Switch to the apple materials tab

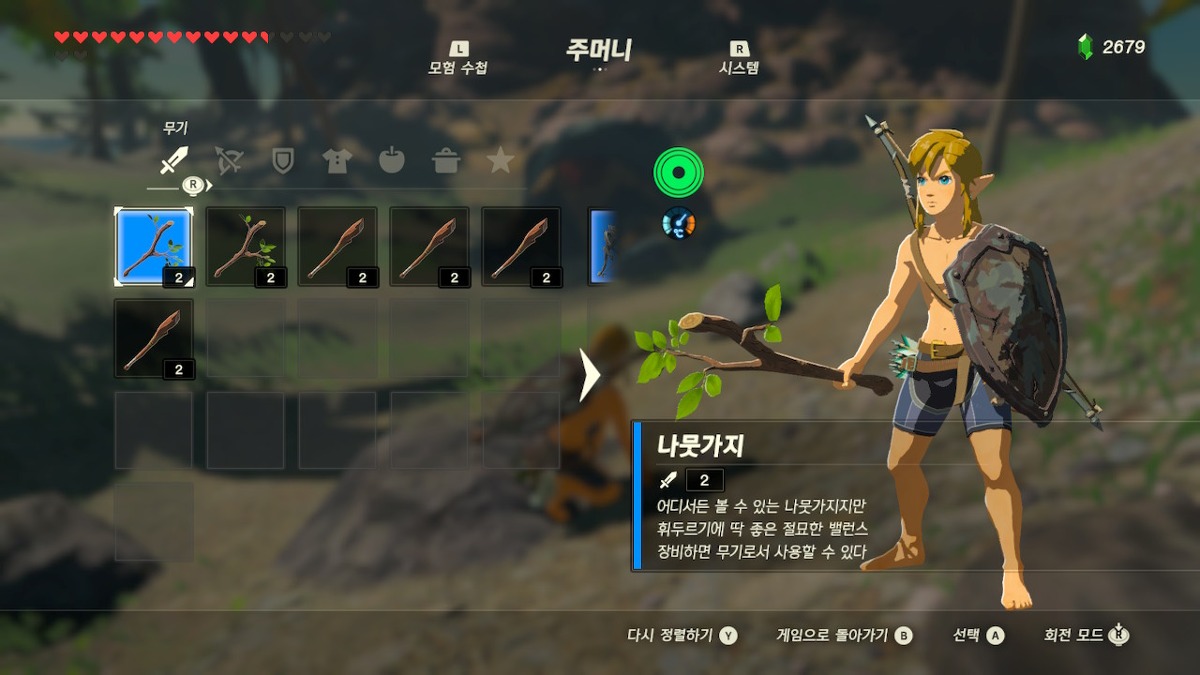coord(391,160)
